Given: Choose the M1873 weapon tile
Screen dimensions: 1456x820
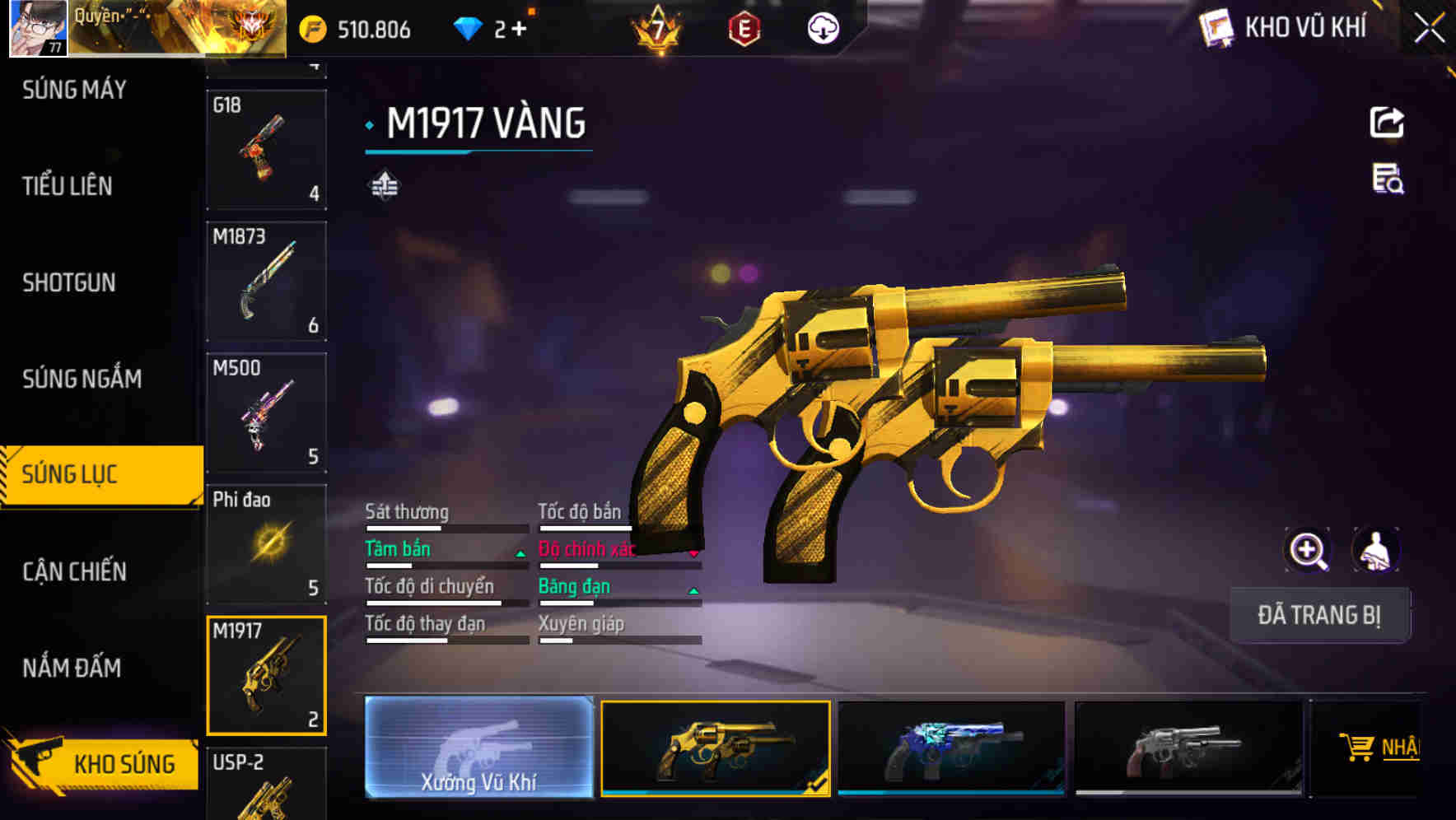Looking at the screenshot, I should tap(266, 281).
